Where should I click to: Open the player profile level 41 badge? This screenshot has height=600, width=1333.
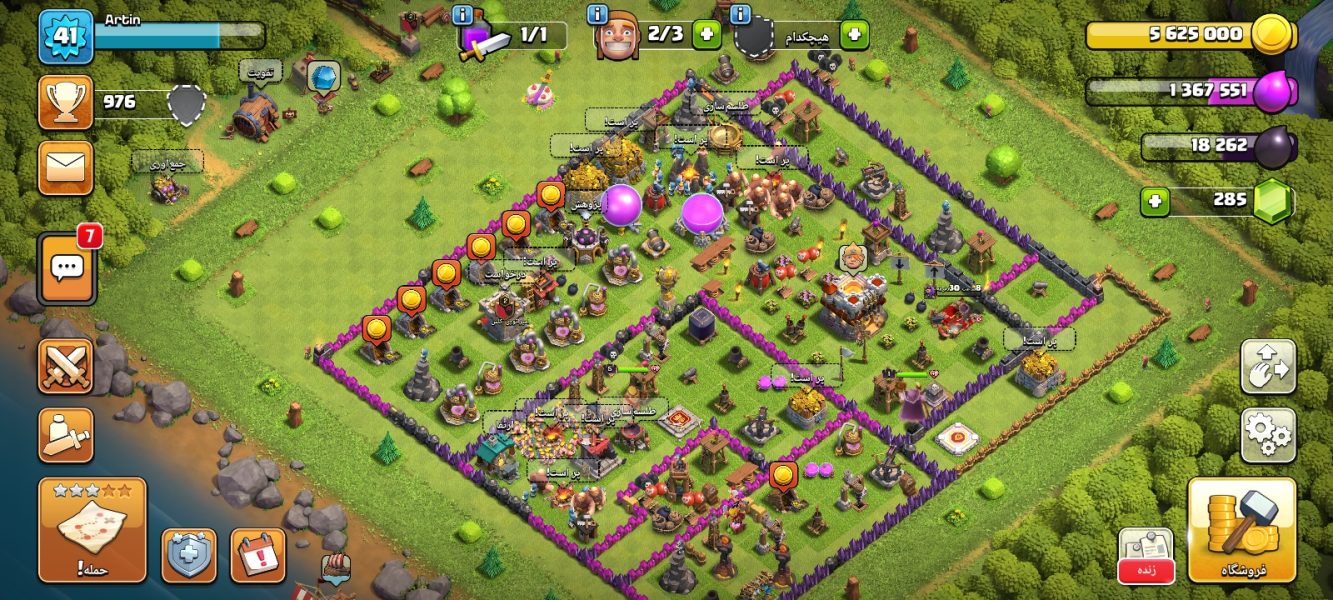pos(66,35)
